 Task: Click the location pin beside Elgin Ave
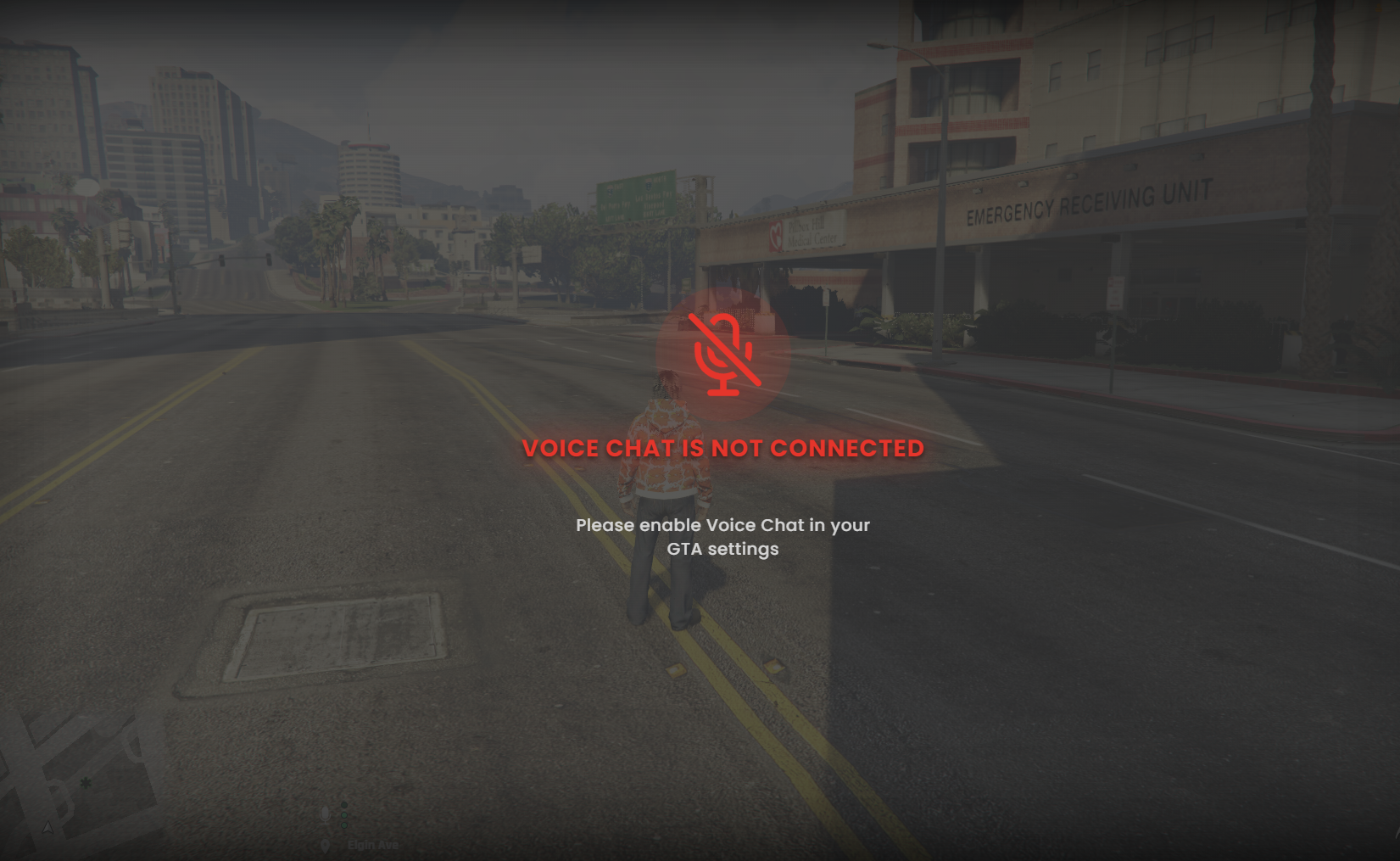[x=325, y=845]
